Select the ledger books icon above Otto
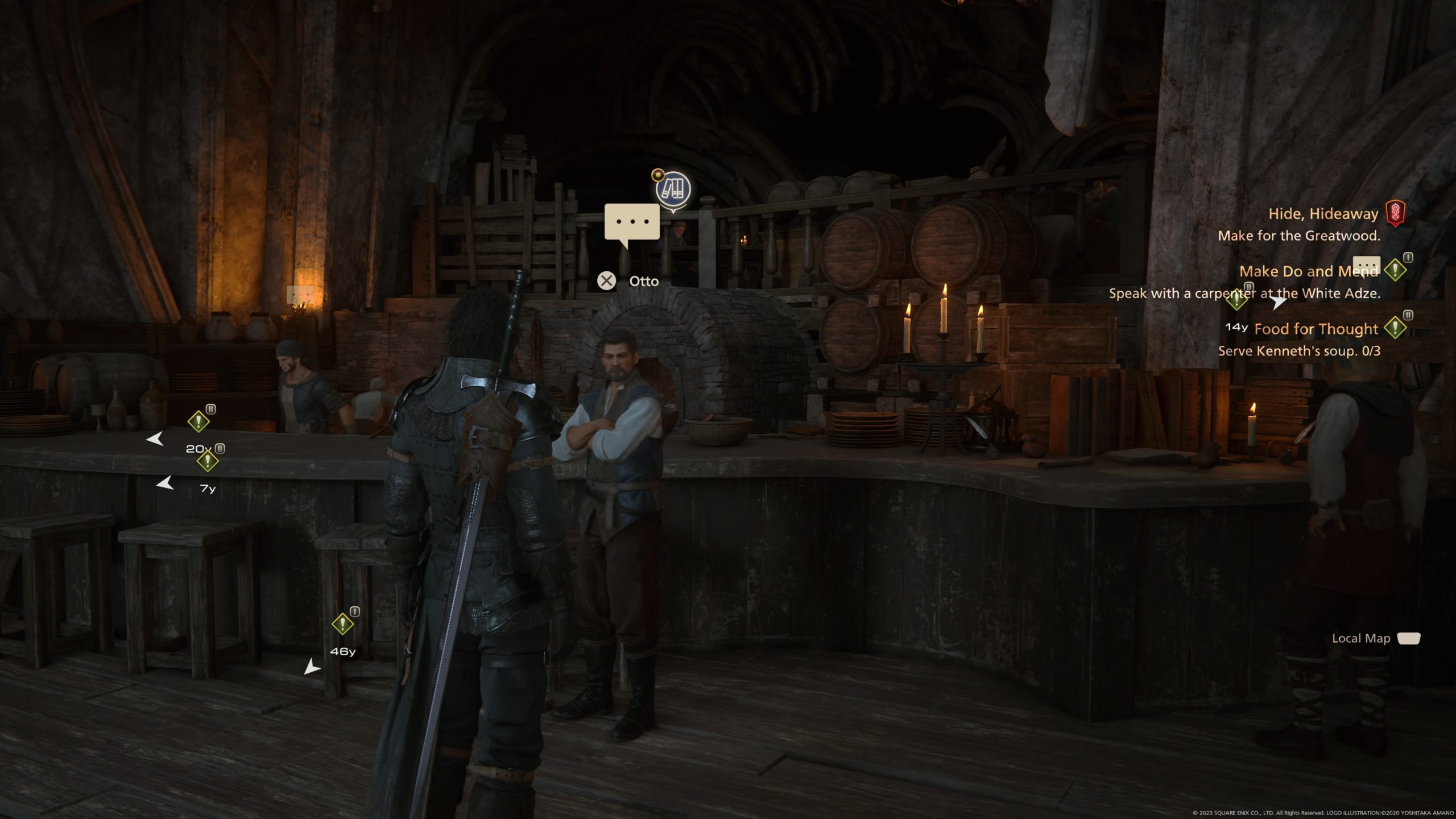The width and height of the screenshot is (1456, 819). [x=673, y=189]
